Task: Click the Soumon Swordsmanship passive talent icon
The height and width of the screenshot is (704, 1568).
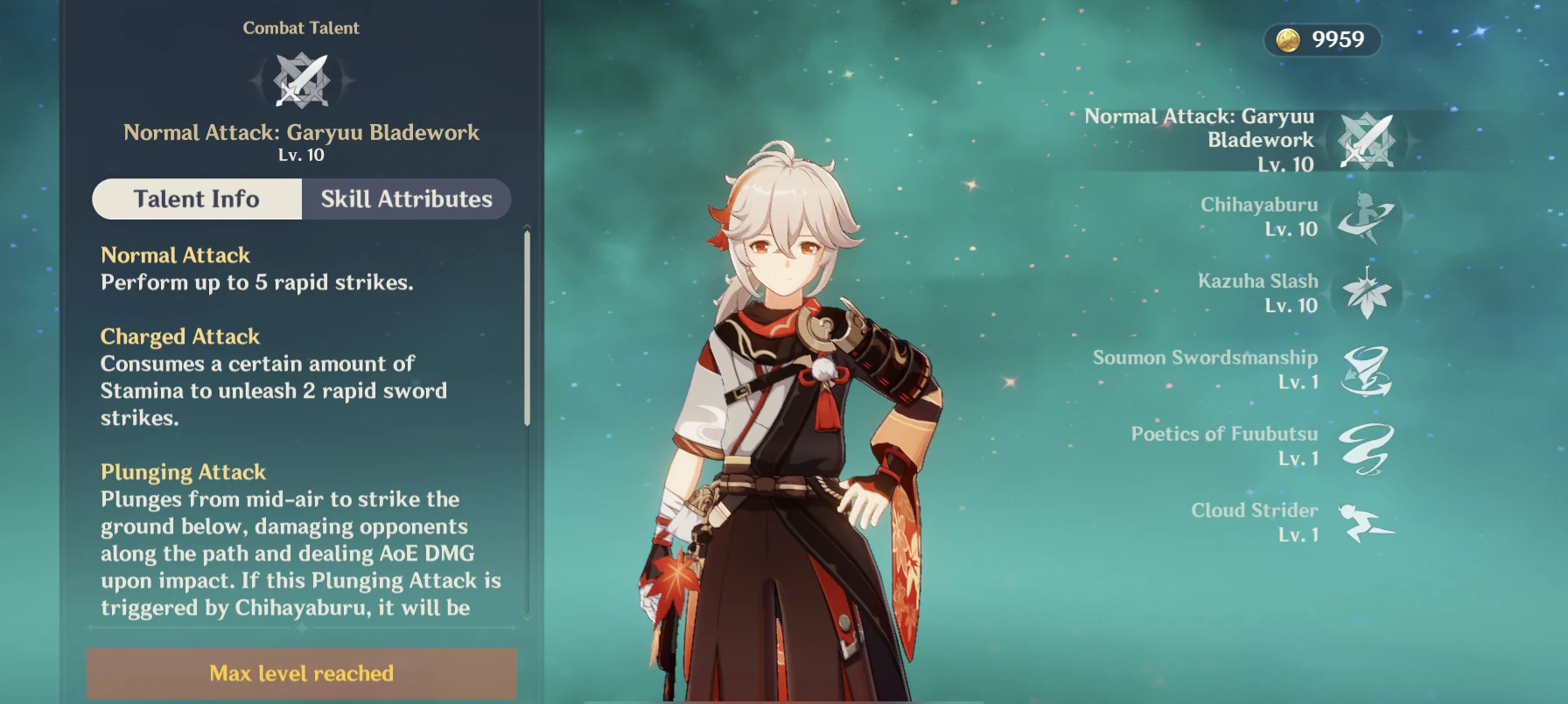Action: click(1368, 371)
